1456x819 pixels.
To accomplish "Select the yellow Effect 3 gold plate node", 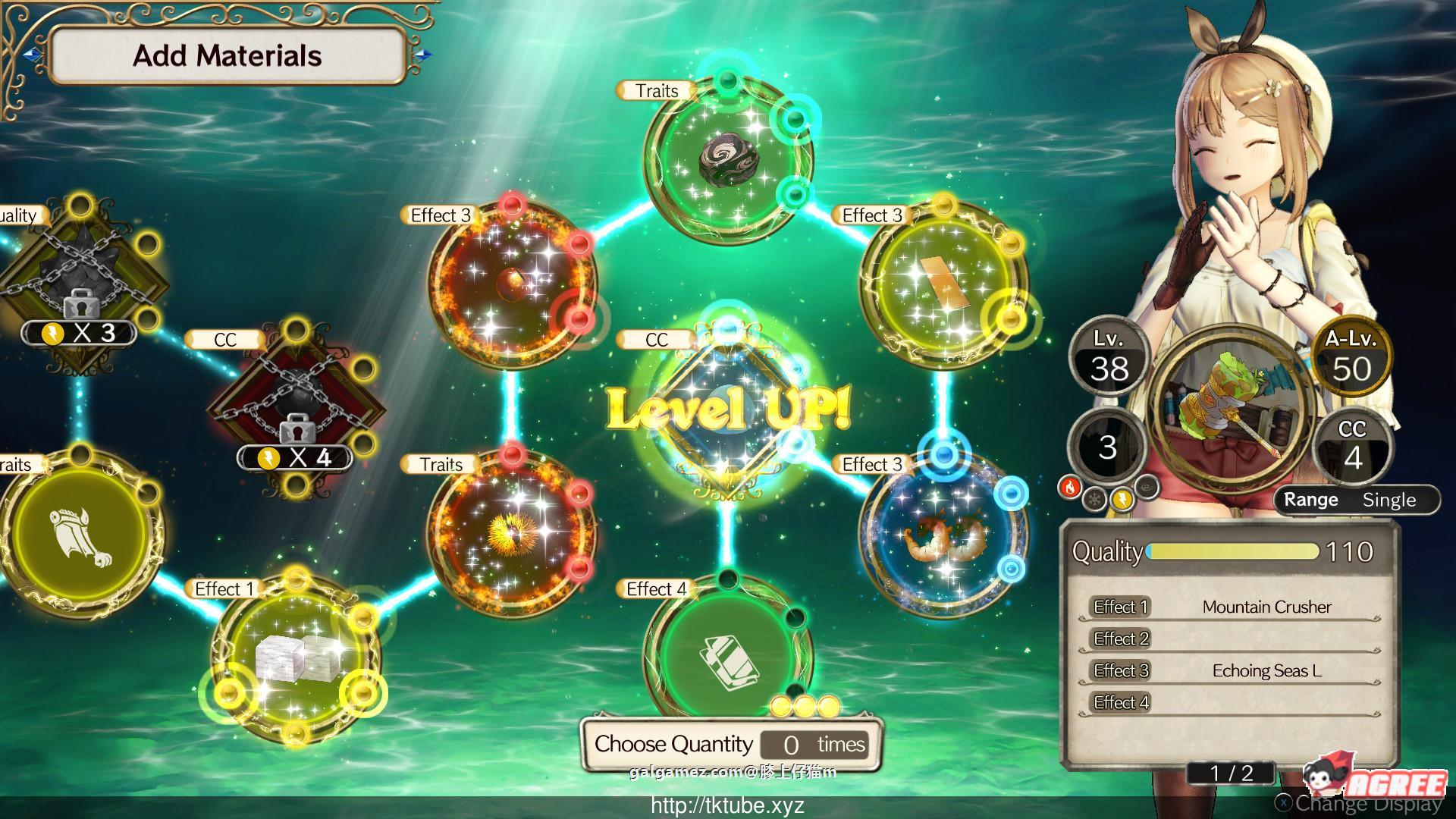I will coord(943,284).
